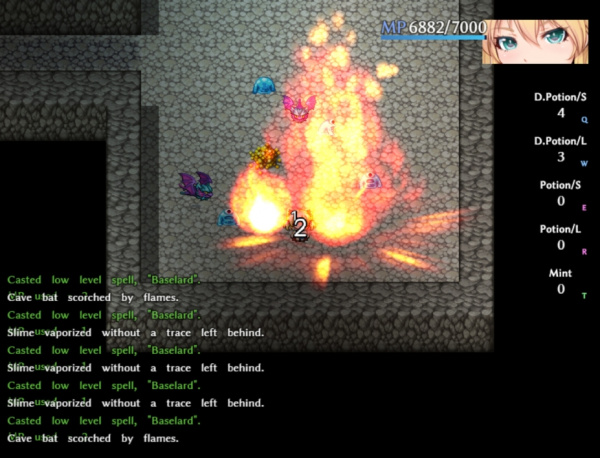This screenshot has height=458, width=600.
Task: Click the blonde character portrait
Action: [538, 34]
